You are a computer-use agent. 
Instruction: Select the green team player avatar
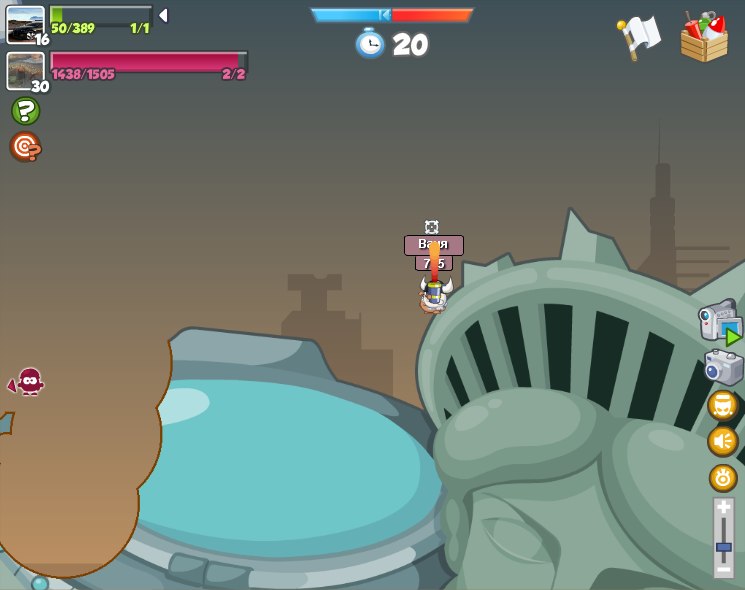click(x=25, y=24)
